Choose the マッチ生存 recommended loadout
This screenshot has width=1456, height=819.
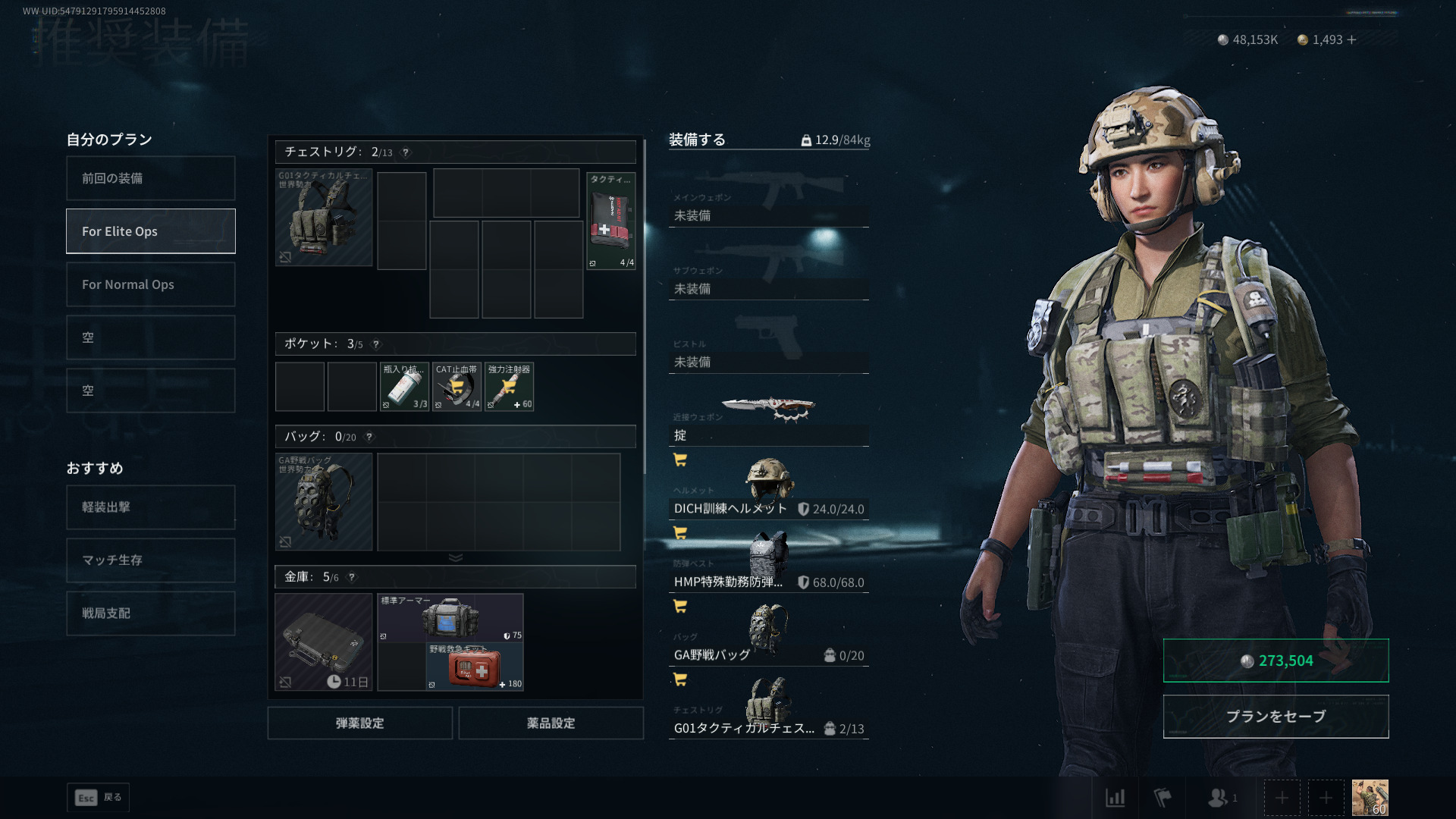pos(150,560)
